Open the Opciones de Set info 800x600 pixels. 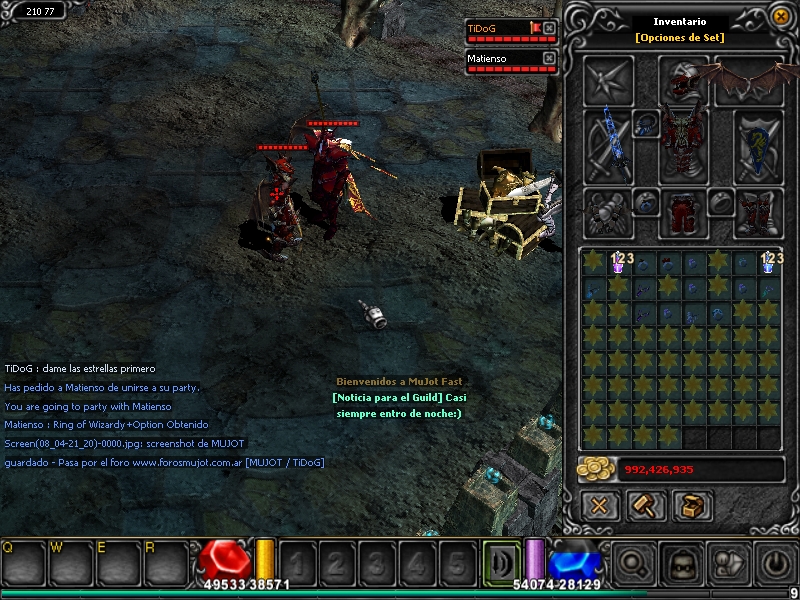coord(679,38)
